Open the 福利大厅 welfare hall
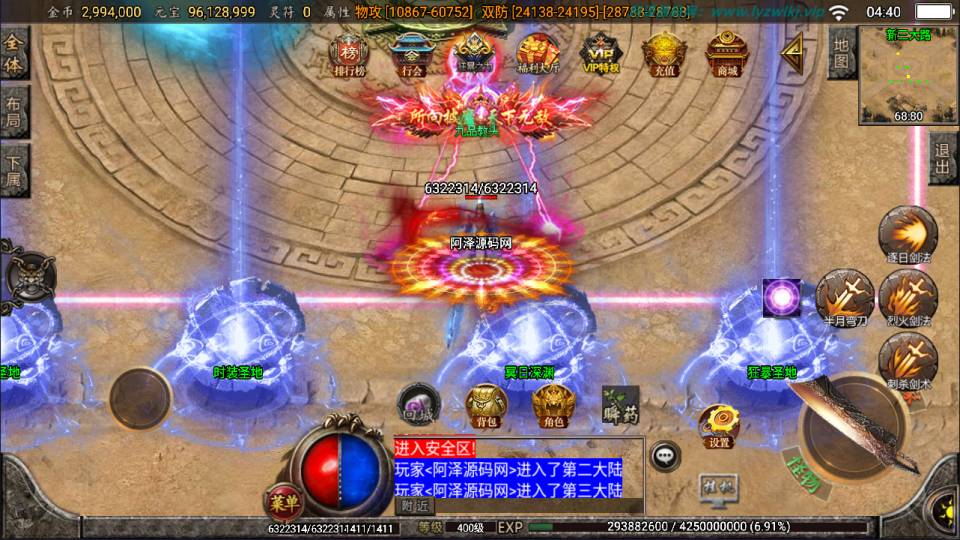This screenshot has width=960, height=540. click(538, 55)
